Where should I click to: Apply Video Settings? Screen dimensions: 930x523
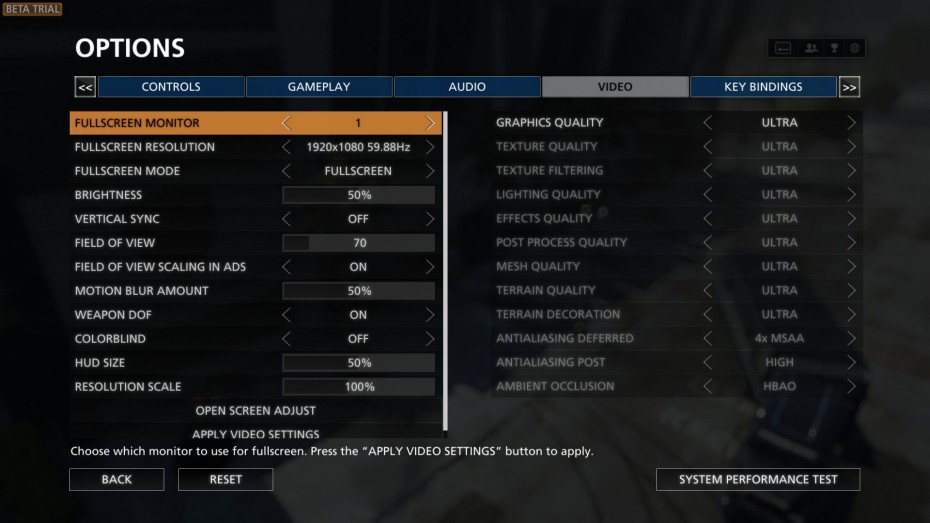click(256, 434)
